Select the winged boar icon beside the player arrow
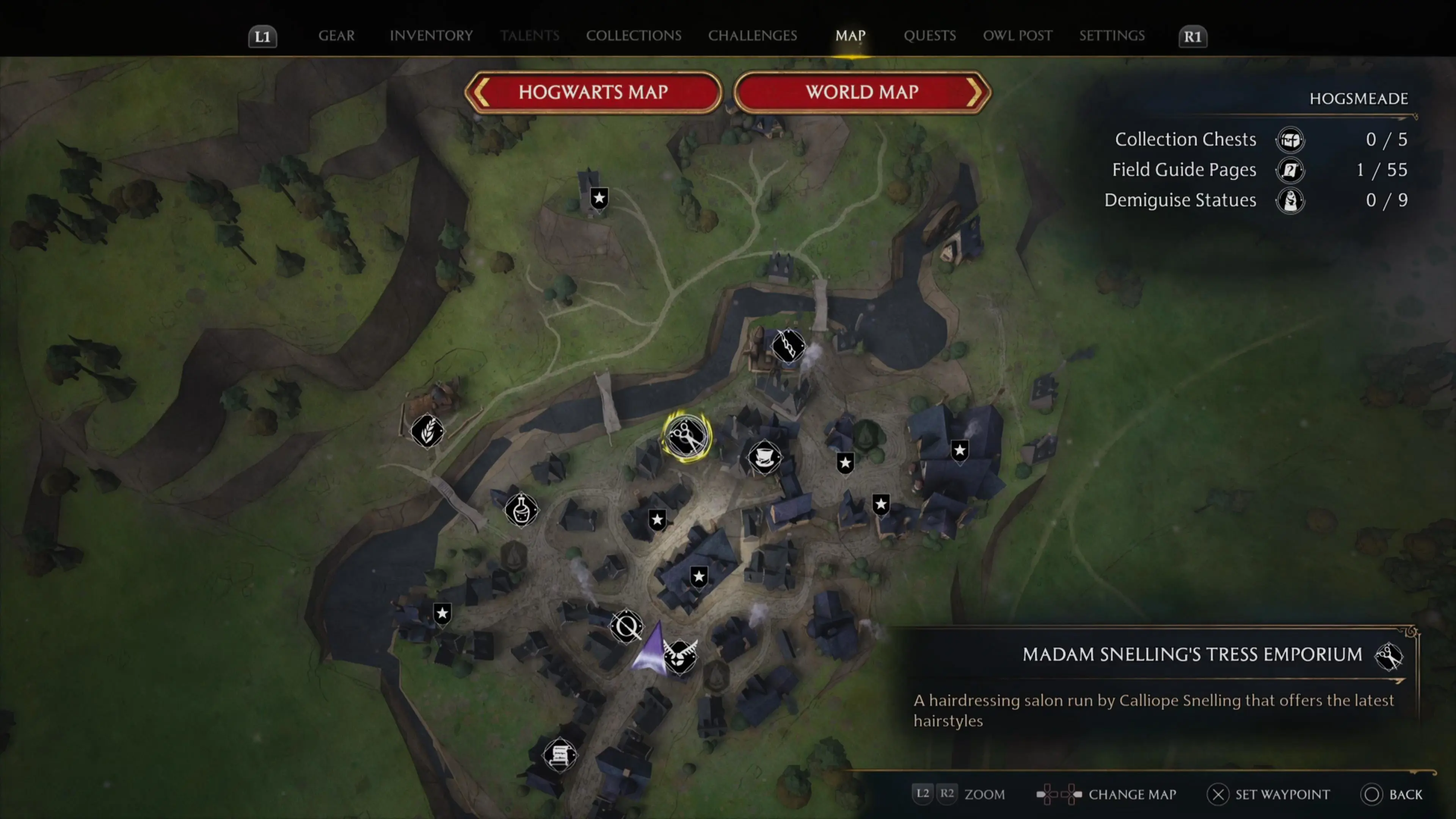Screen dimensions: 1456x819 pos(680,657)
